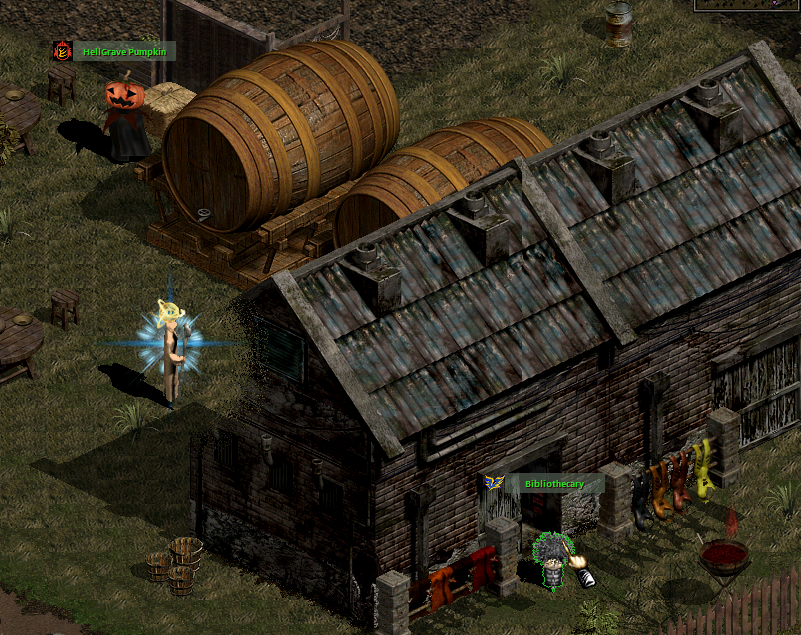The height and width of the screenshot is (635, 801).
Task: Select the Bibliothecary nameplate
Action: coord(556,484)
